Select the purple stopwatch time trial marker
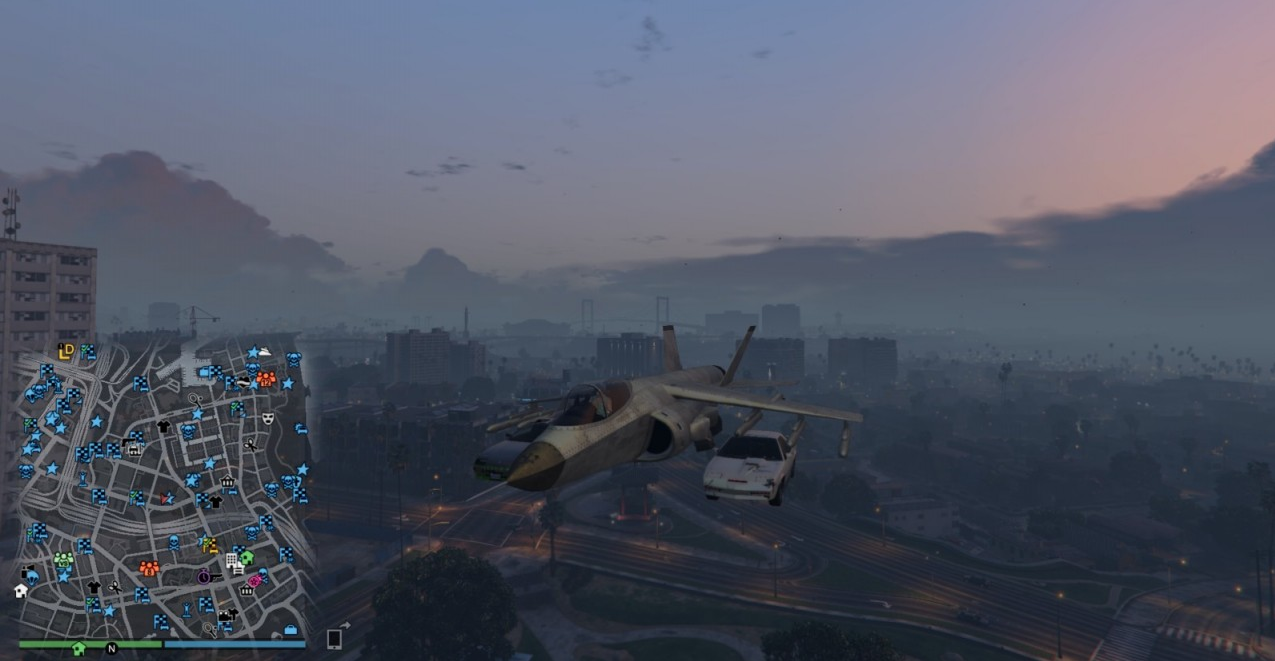Image resolution: width=1275 pixels, height=661 pixels. (203, 577)
